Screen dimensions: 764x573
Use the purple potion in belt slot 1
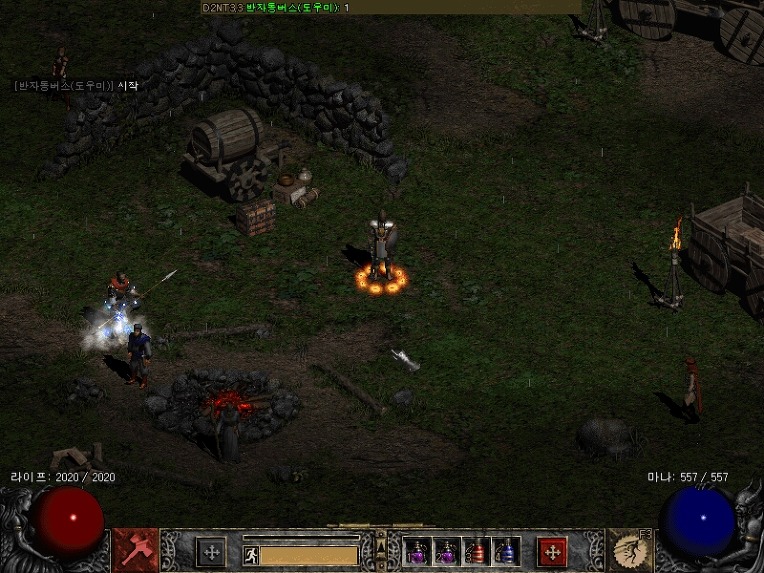click(x=418, y=552)
